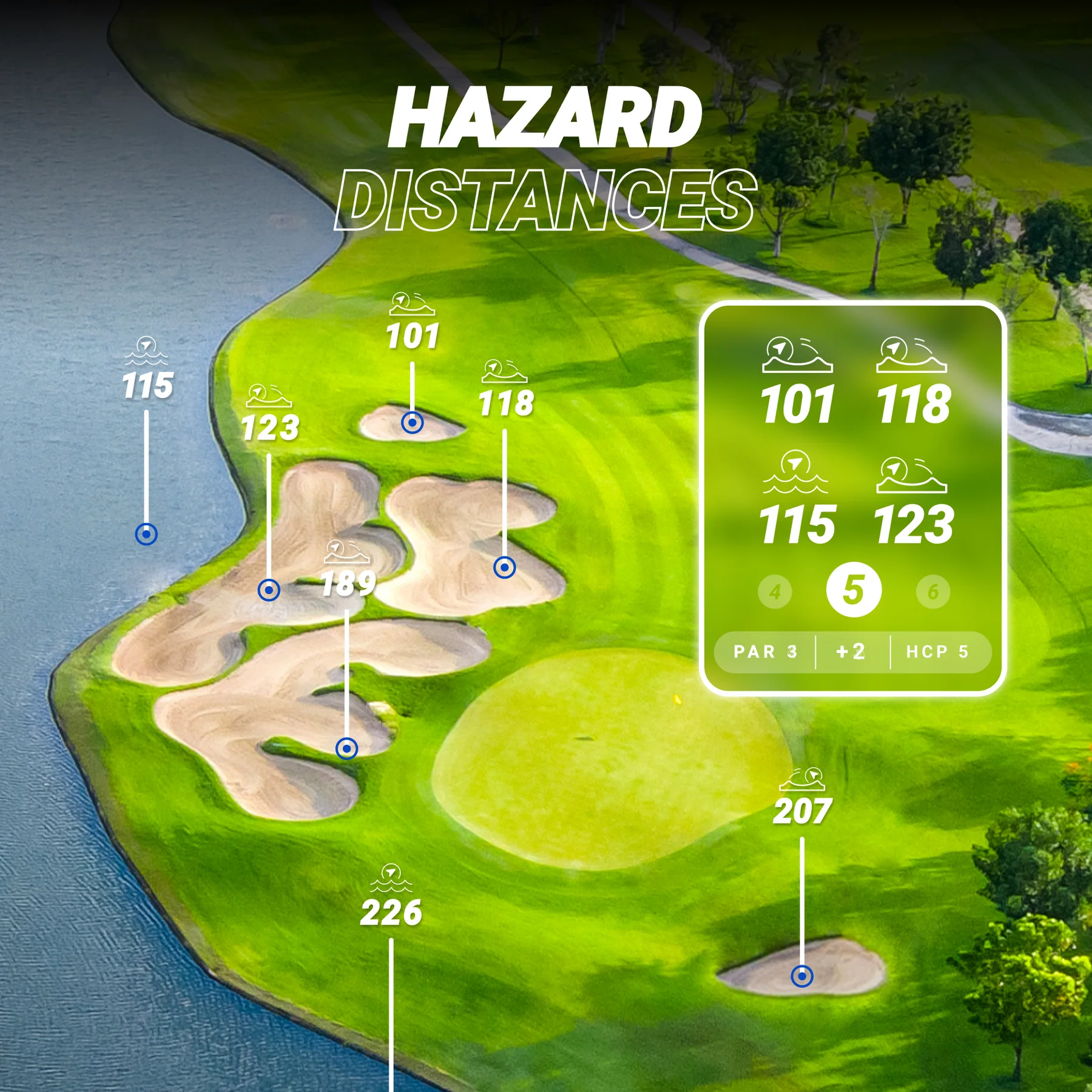Image resolution: width=1092 pixels, height=1092 pixels.
Task: Click the +2 score segment
Action: [851, 652]
